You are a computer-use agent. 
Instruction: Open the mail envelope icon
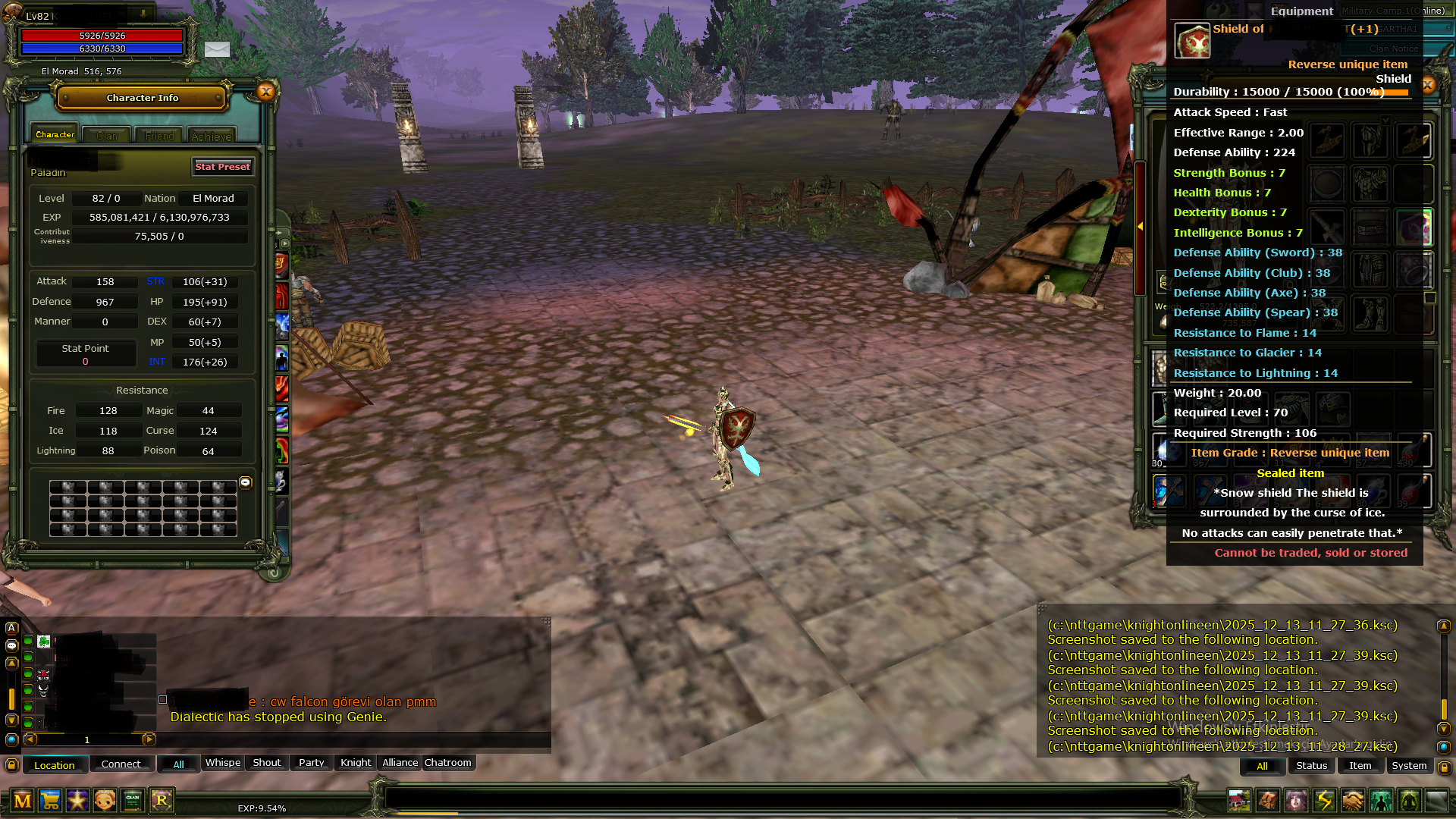click(x=217, y=49)
